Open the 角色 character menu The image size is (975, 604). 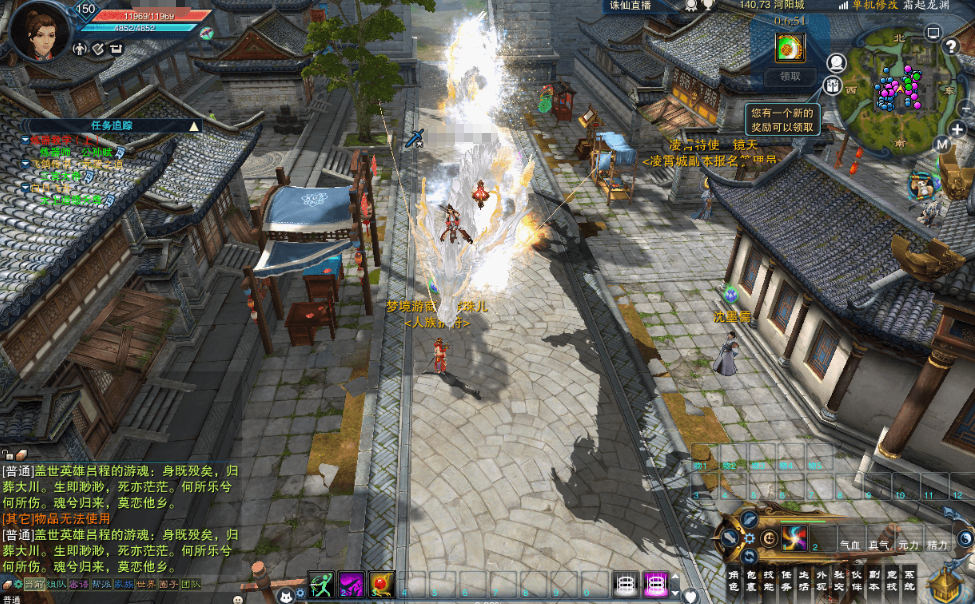pos(733,580)
